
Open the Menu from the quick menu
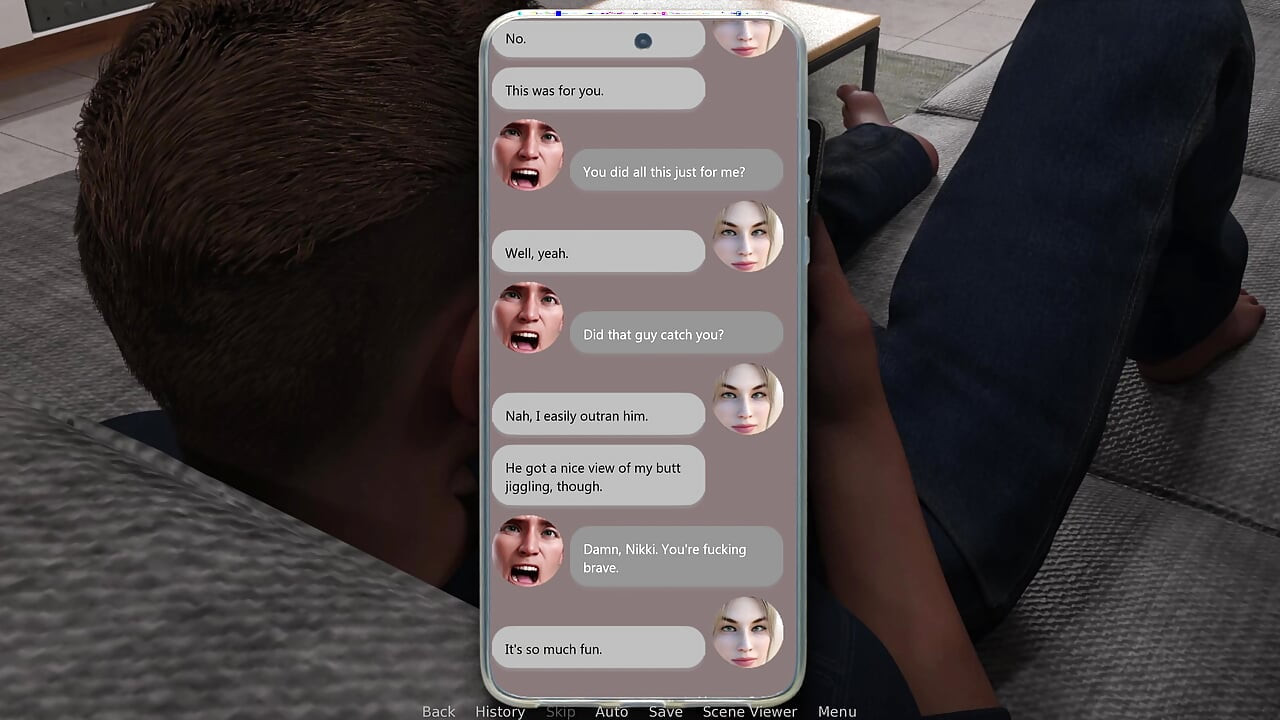click(x=837, y=711)
